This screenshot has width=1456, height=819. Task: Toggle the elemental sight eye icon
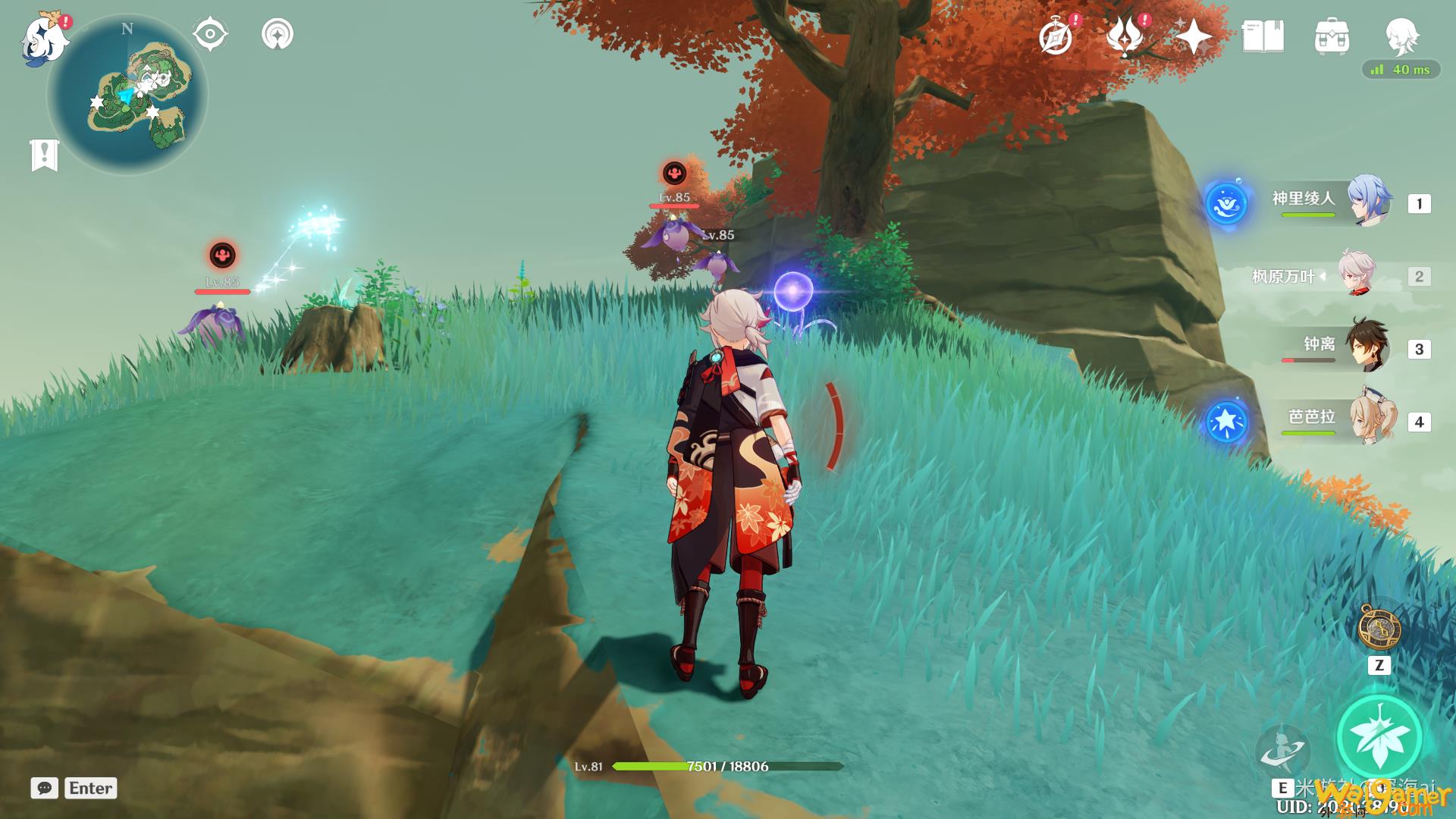[x=210, y=35]
